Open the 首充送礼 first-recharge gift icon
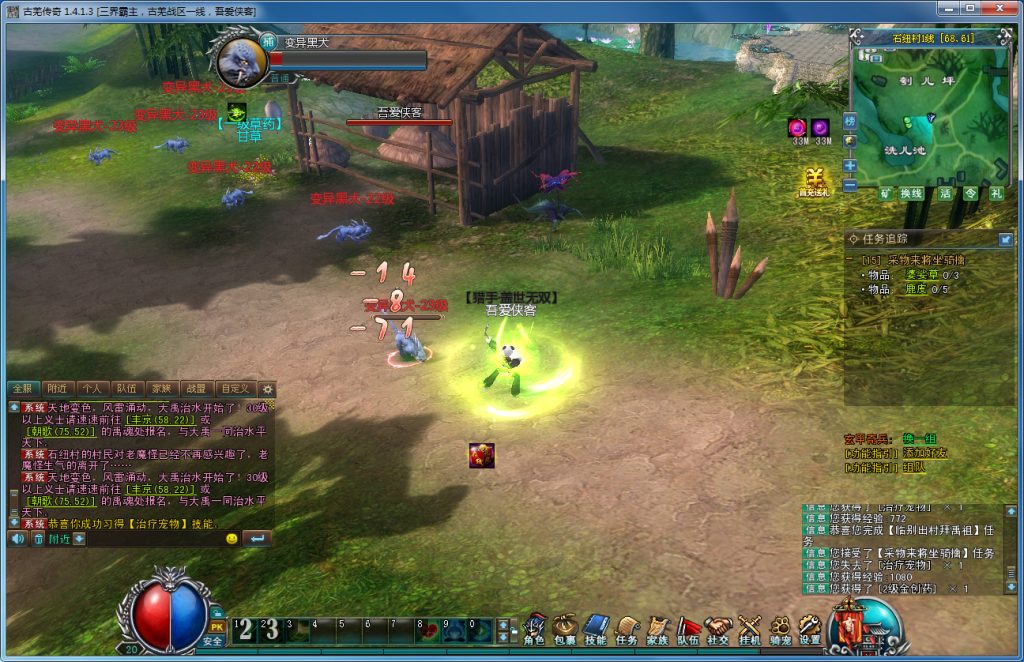Image resolution: width=1024 pixels, height=662 pixels. click(x=815, y=182)
